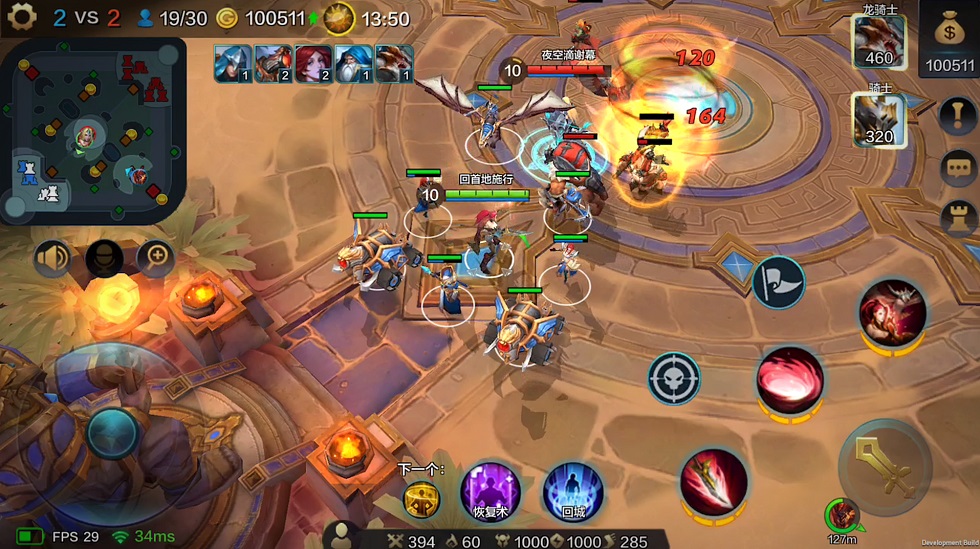Buy the 骑士 unit for 320
980x549 pixels.
(878, 118)
